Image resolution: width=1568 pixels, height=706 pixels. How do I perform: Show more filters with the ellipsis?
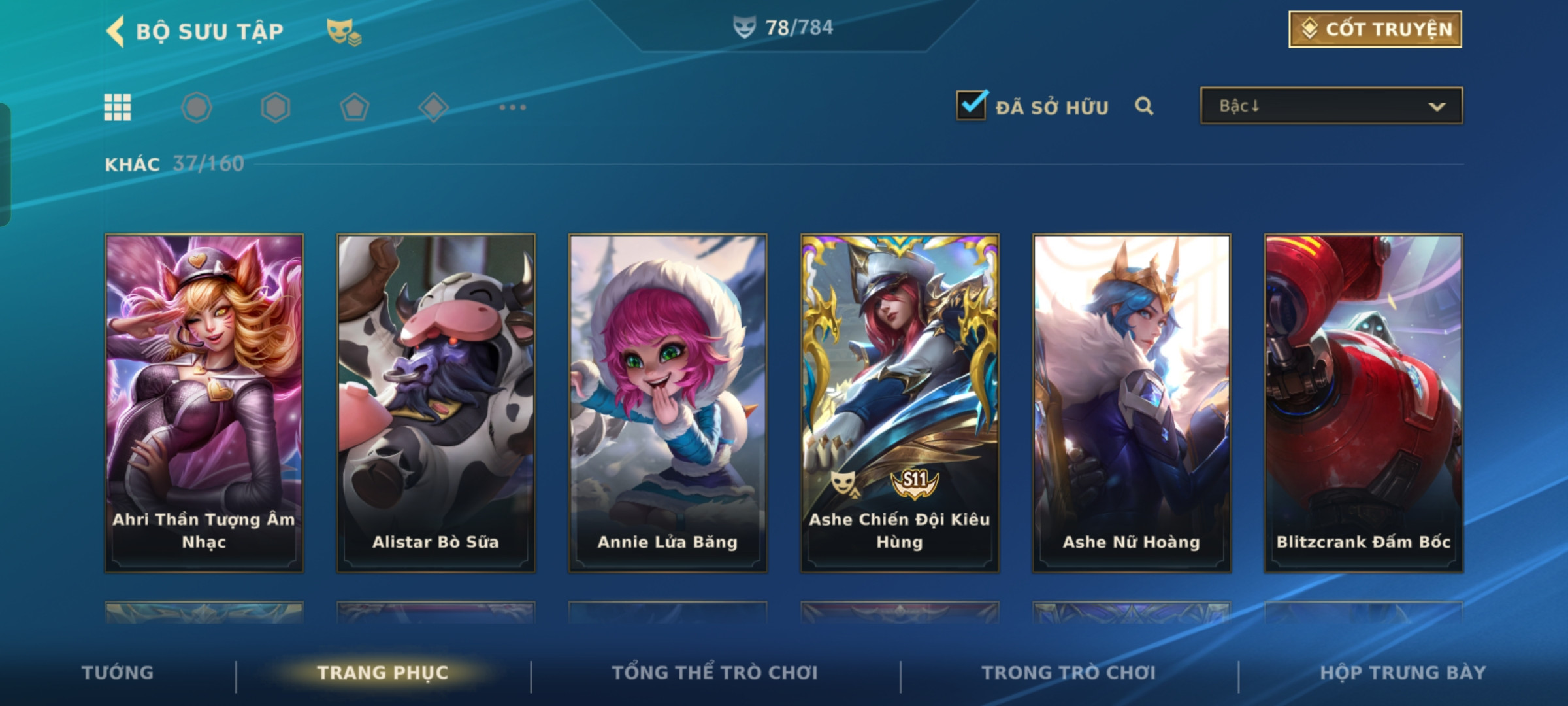512,107
